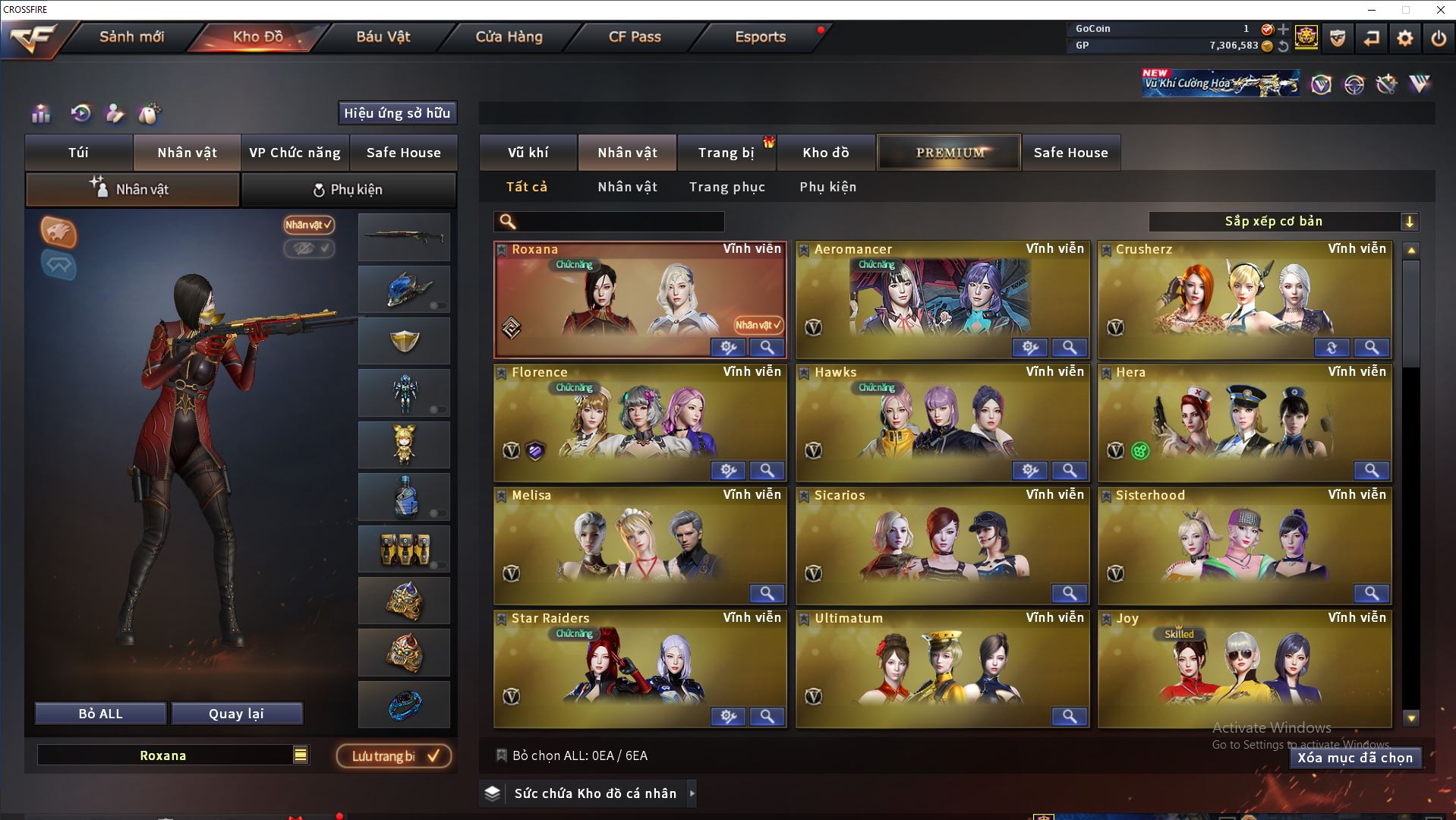Pick the Ultimatum character card
Screen dimensions: 1456x820
click(941, 668)
